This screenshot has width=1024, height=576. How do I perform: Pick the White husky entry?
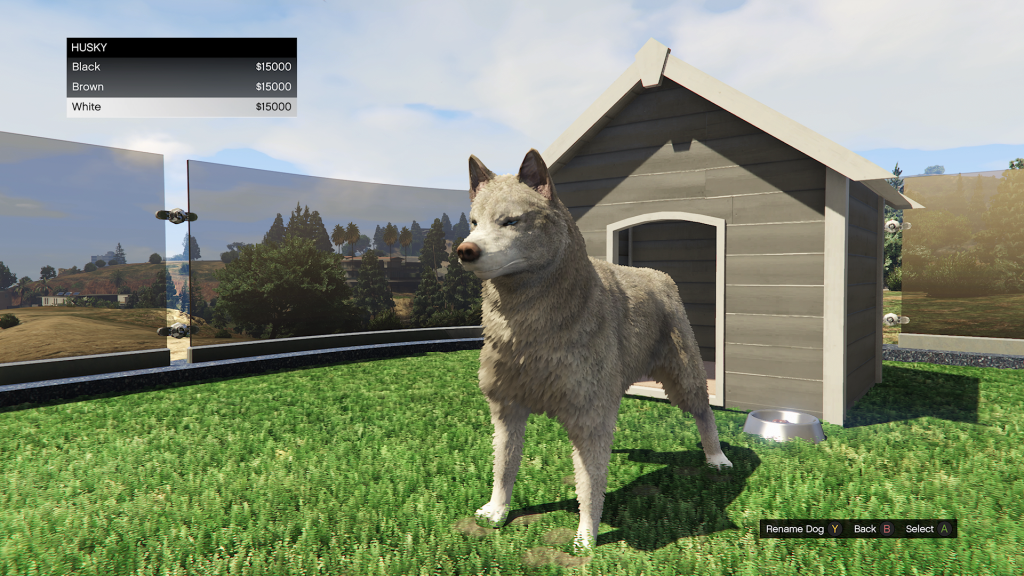point(181,107)
